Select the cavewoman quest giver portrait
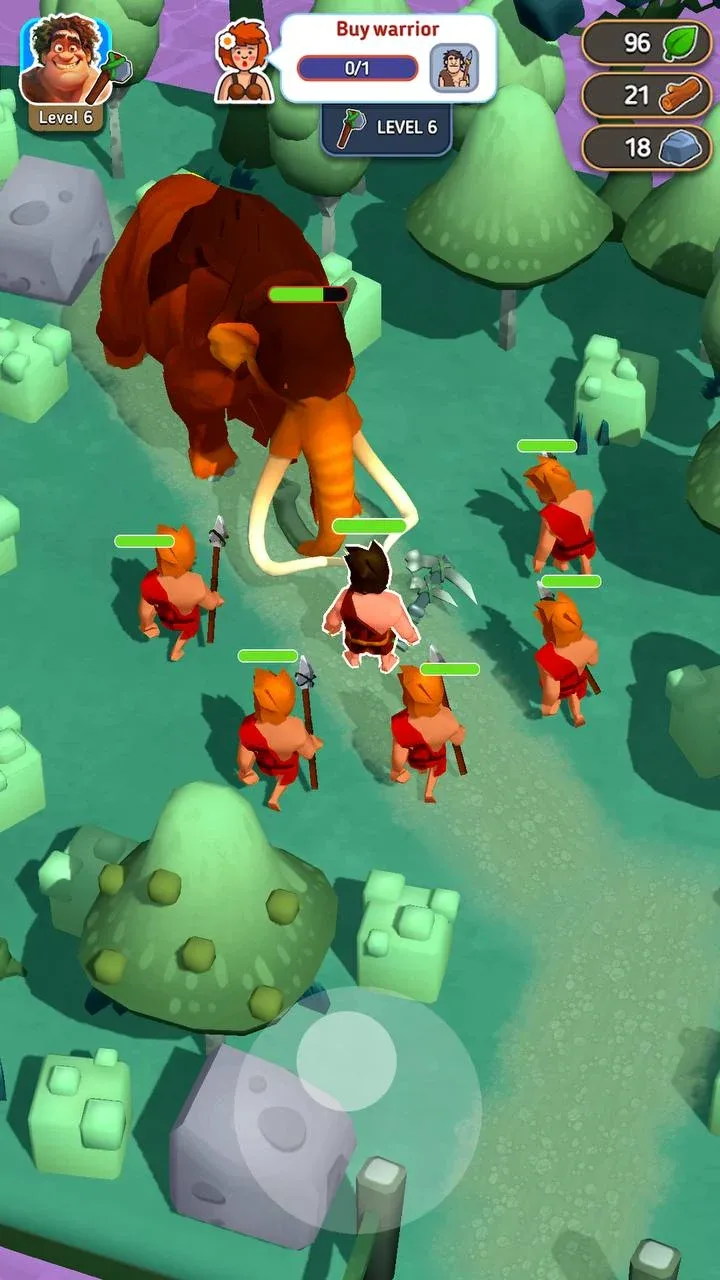This screenshot has width=720, height=1280. coord(244,62)
